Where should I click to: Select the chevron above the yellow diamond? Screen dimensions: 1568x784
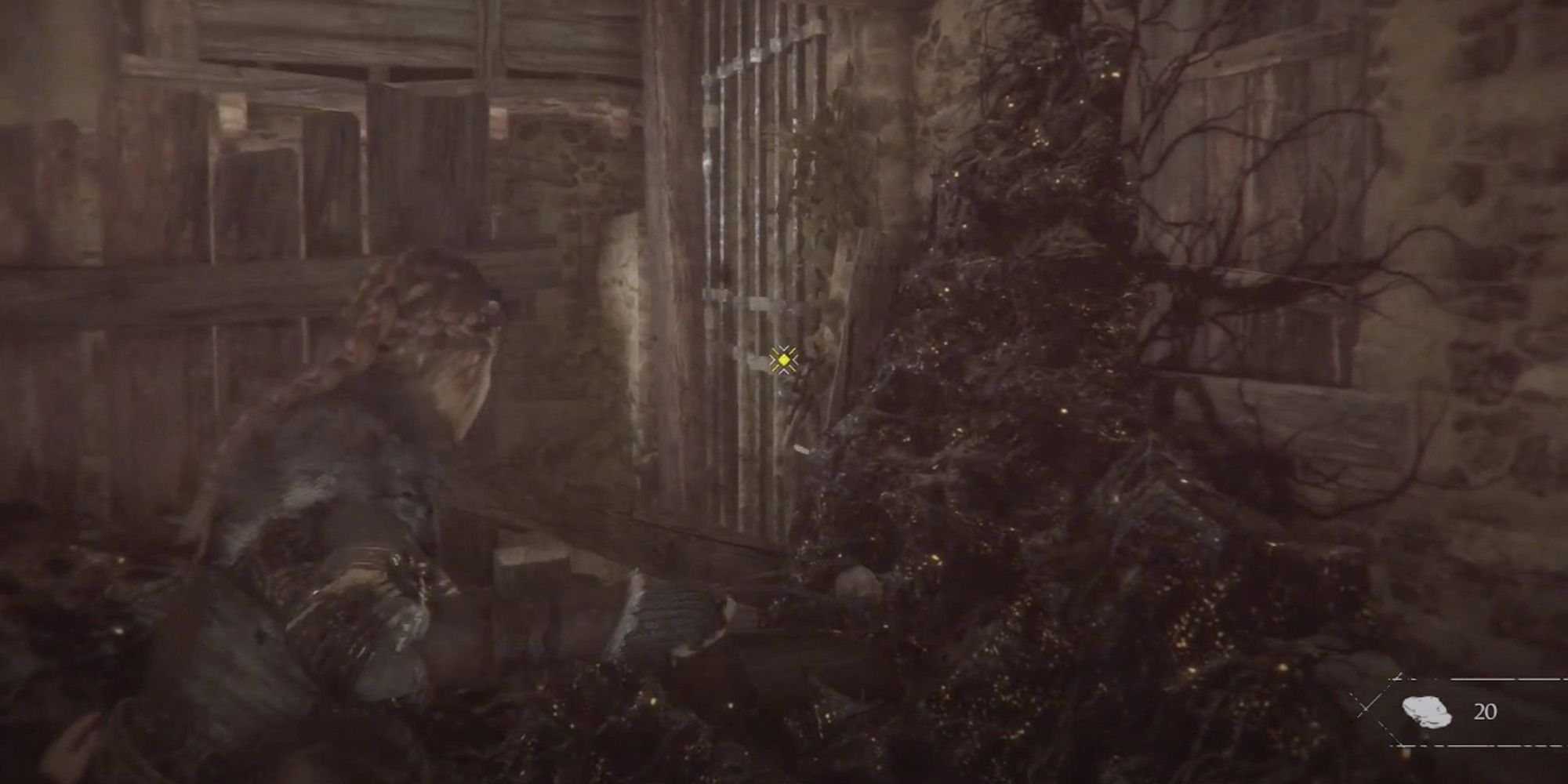pyautogui.click(x=783, y=348)
